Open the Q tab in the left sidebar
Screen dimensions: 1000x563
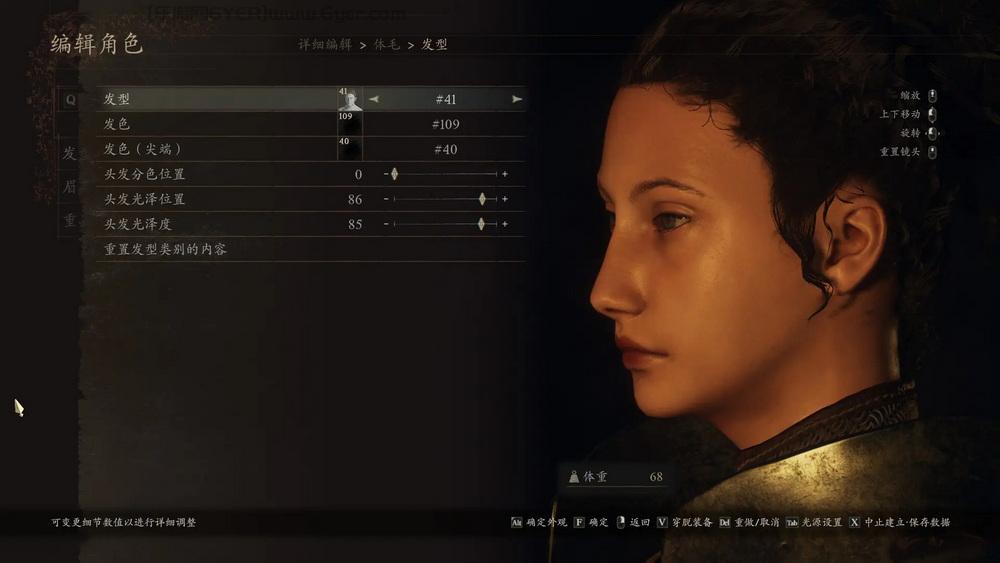(x=70, y=100)
